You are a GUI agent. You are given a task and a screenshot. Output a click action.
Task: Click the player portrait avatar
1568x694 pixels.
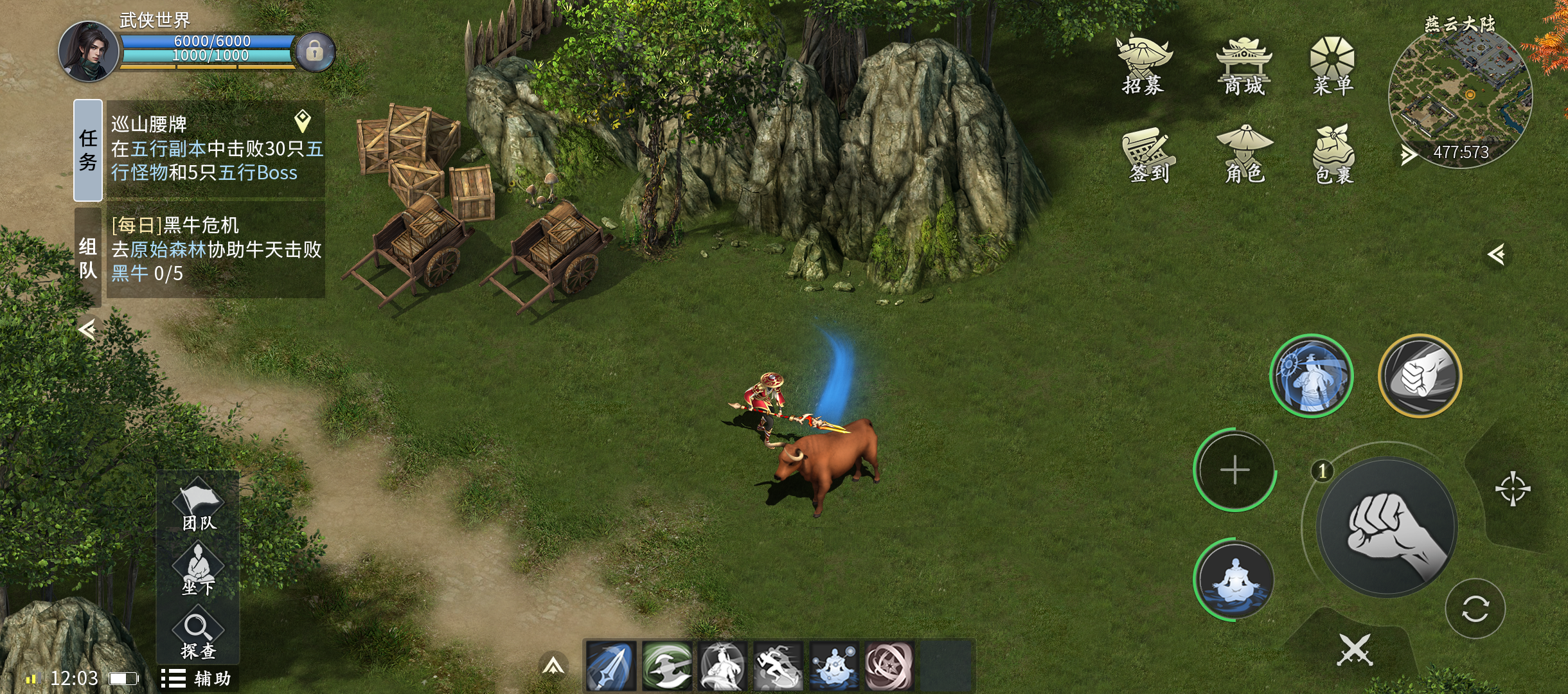pos(89,51)
